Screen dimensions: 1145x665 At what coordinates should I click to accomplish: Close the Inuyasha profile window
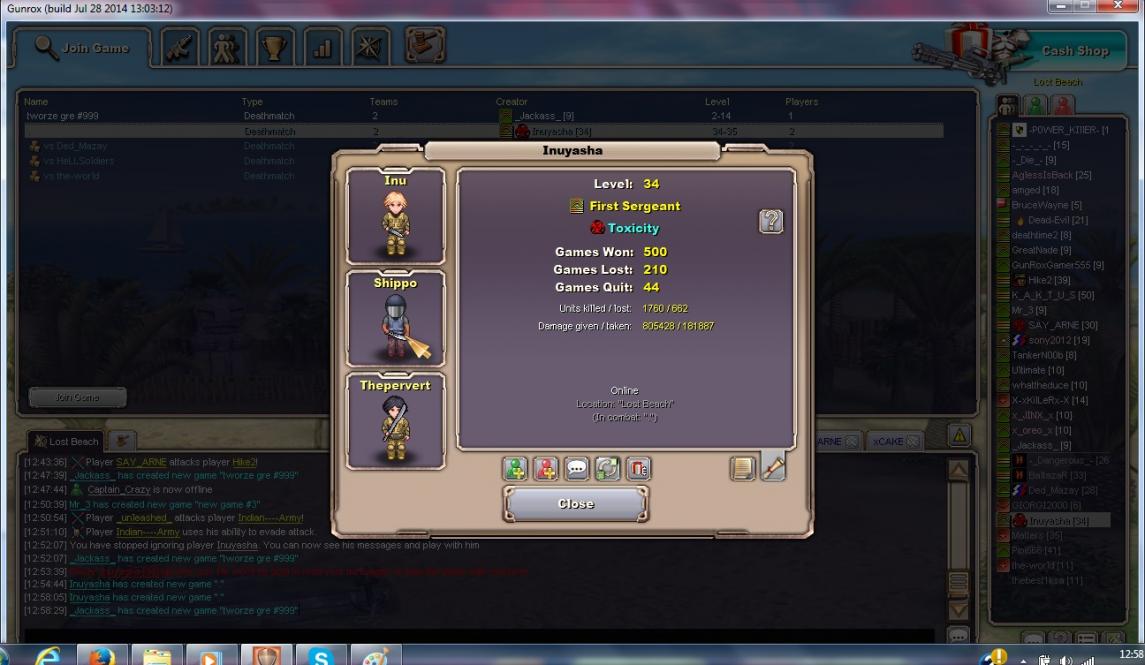coord(575,504)
